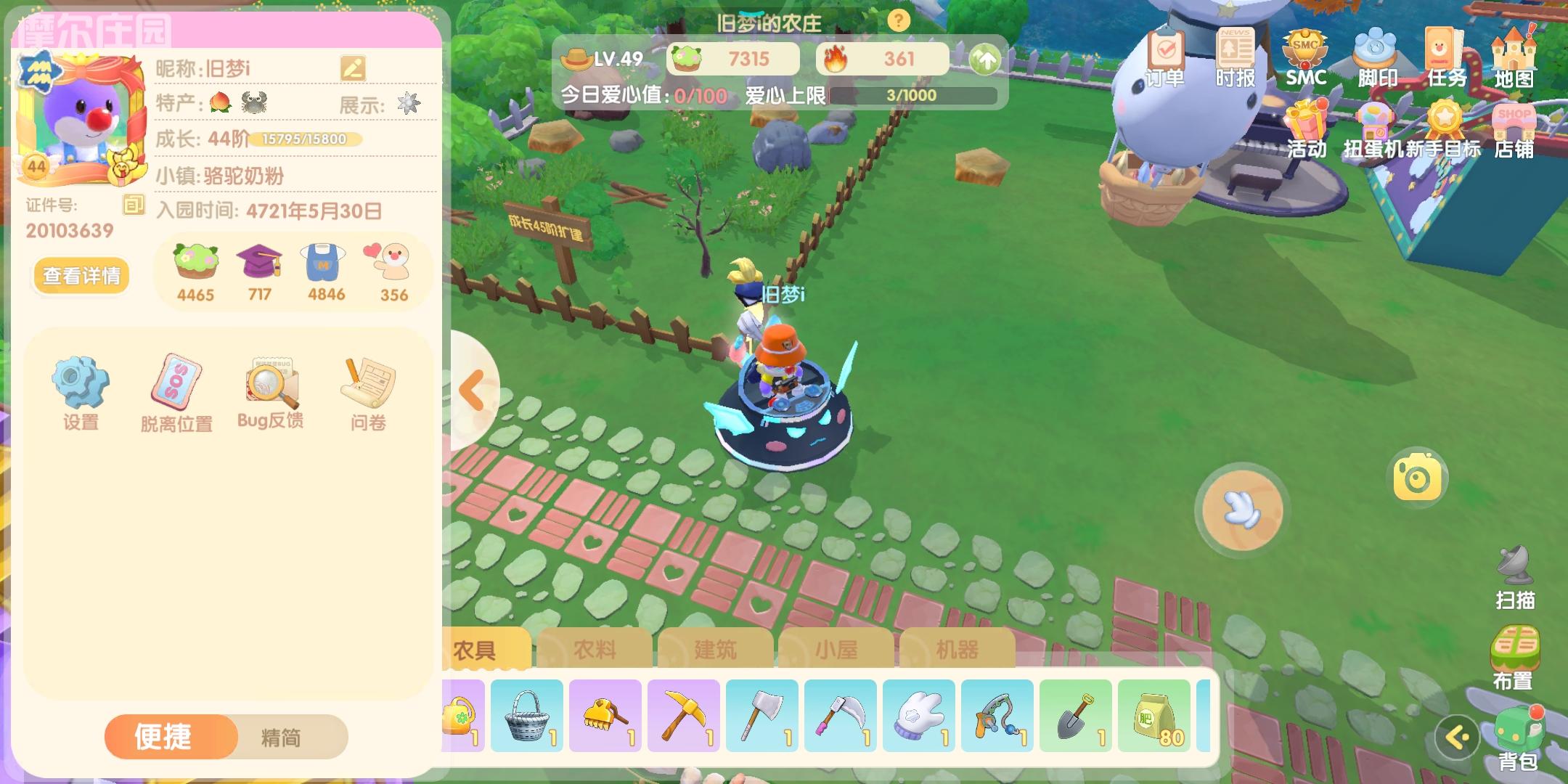1568x784 pixels.
Task: Collapse the side panel using the orange chevron
Action: 473,390
